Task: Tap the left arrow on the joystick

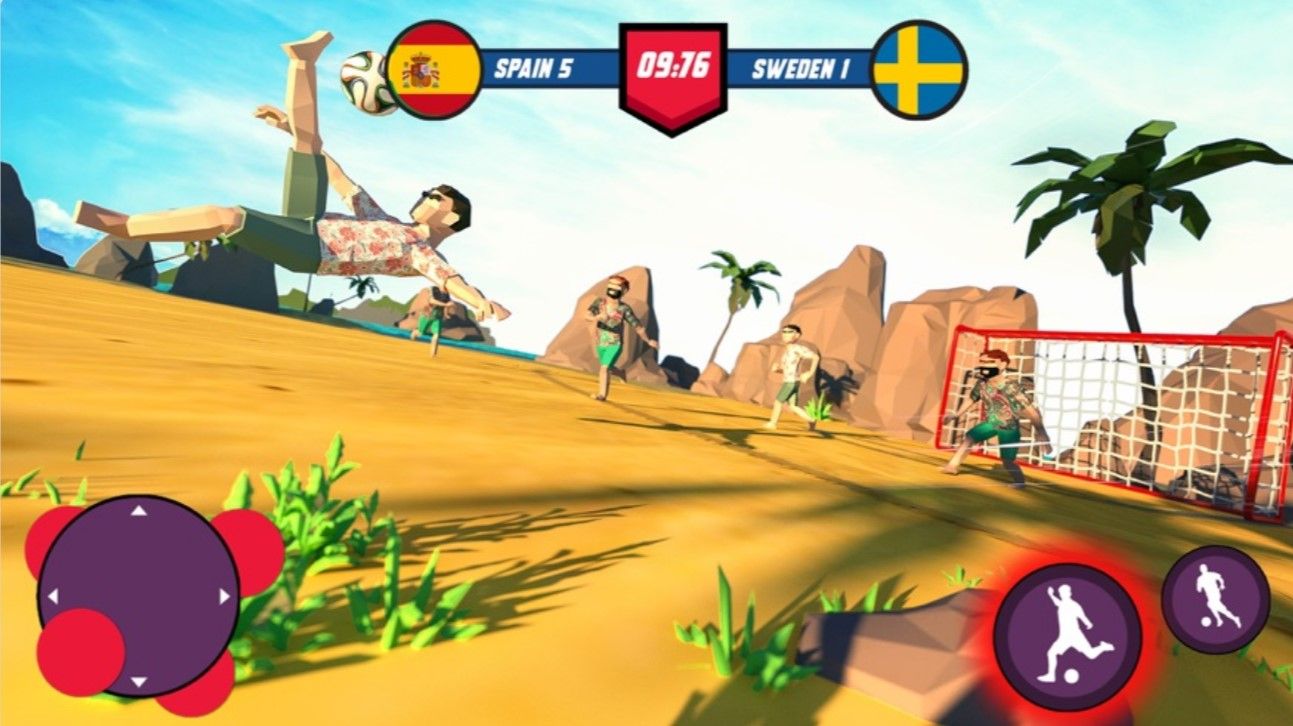Action: (53, 596)
